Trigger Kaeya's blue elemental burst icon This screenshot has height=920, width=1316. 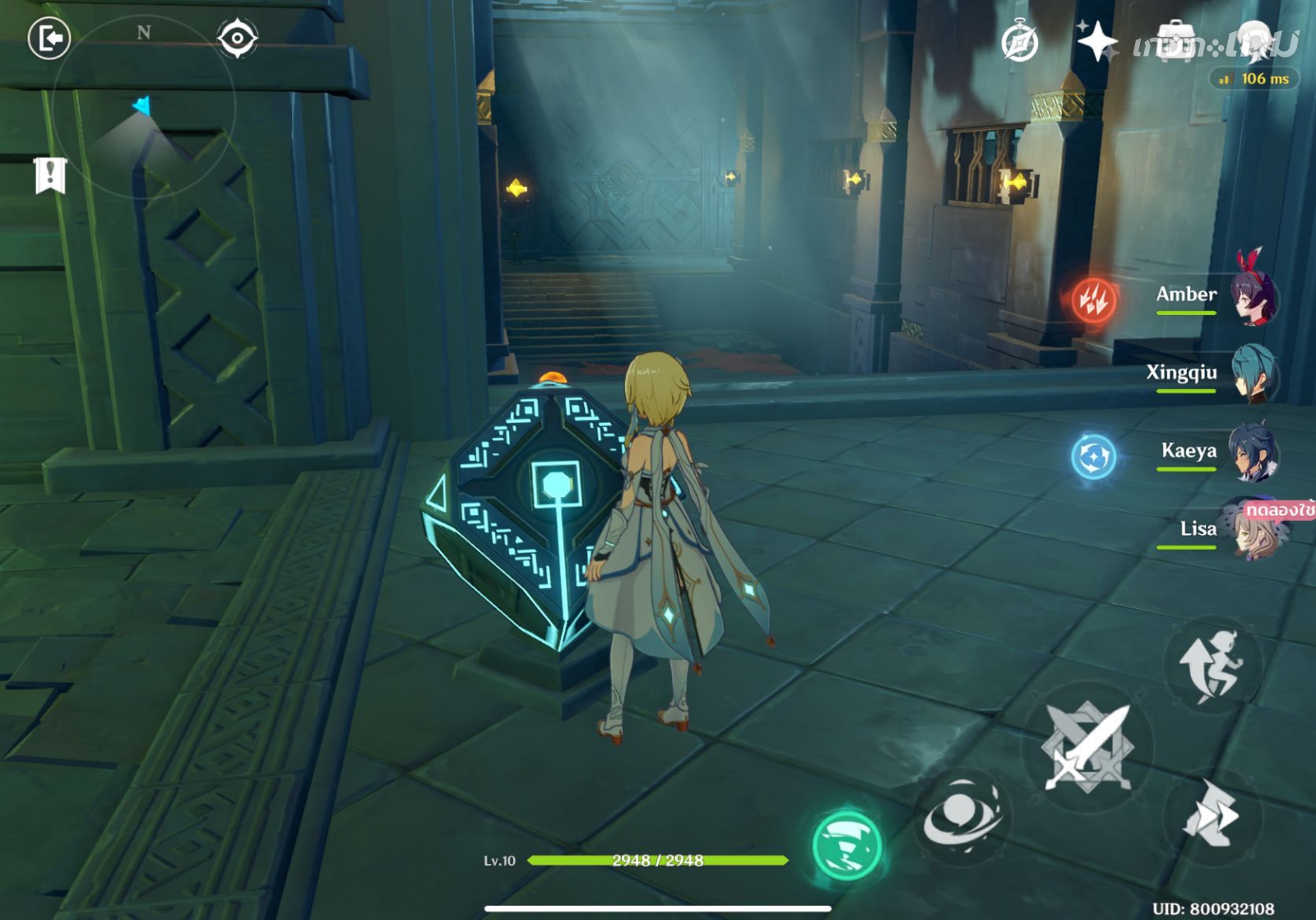[1094, 456]
